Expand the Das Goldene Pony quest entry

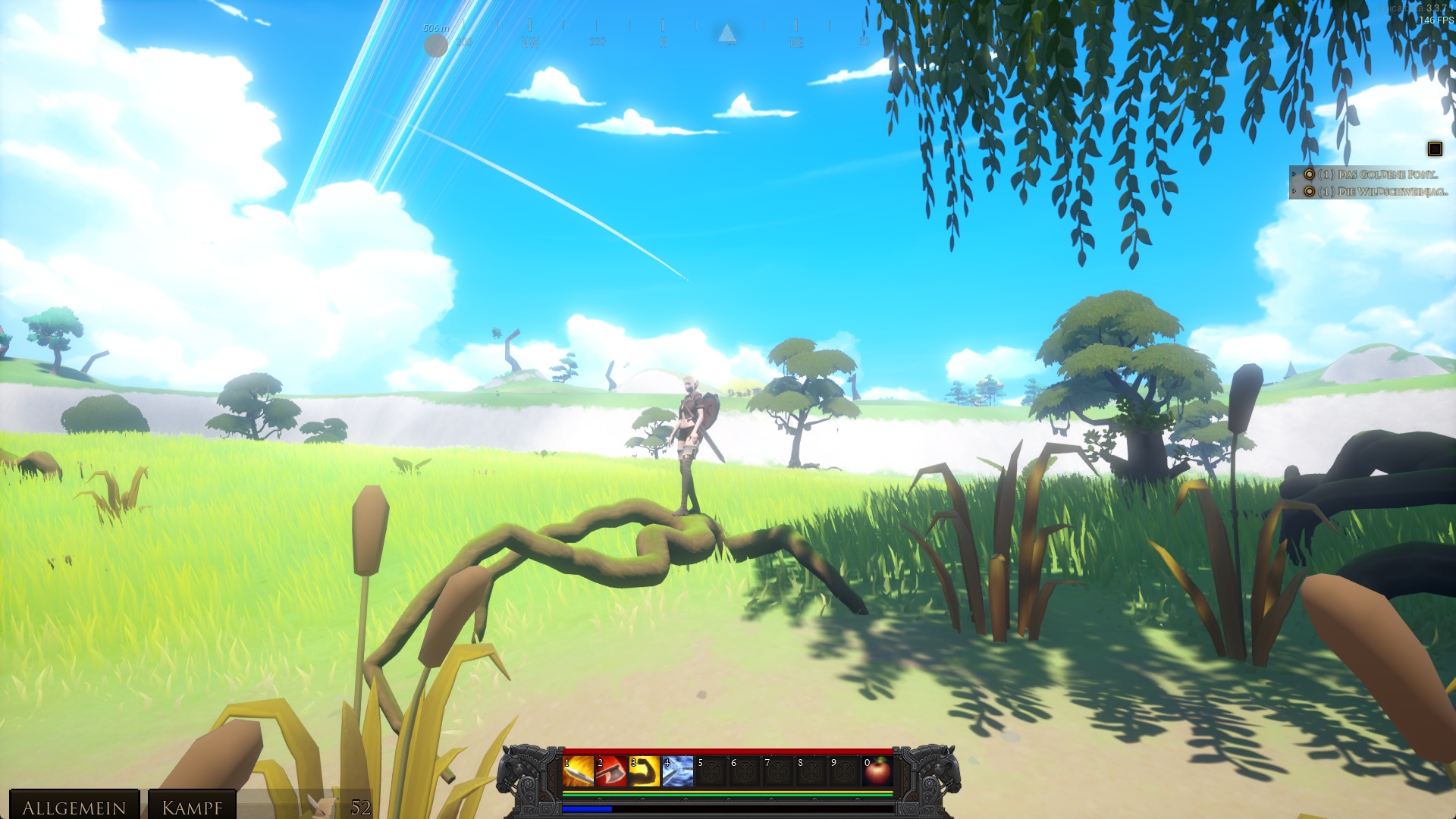pyautogui.click(x=1295, y=174)
